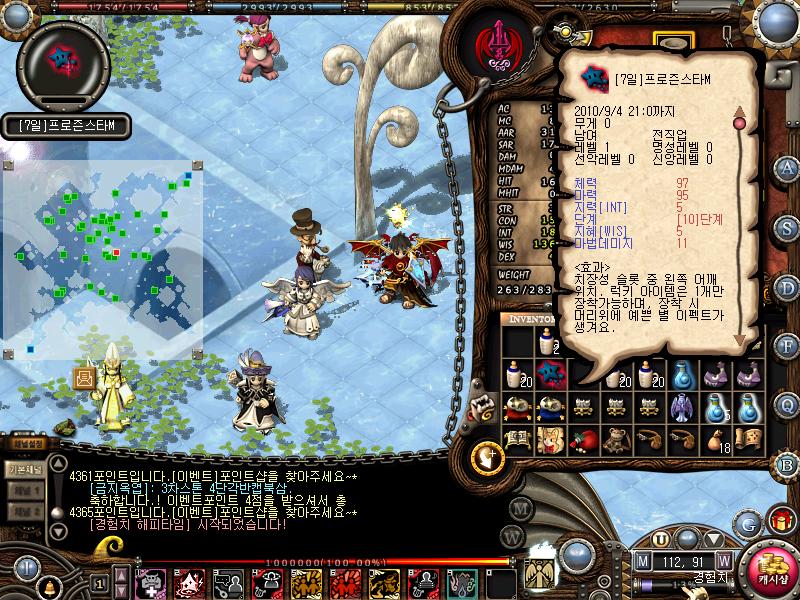Click the round Q side button
Screen dimensions: 800x600
787,404
